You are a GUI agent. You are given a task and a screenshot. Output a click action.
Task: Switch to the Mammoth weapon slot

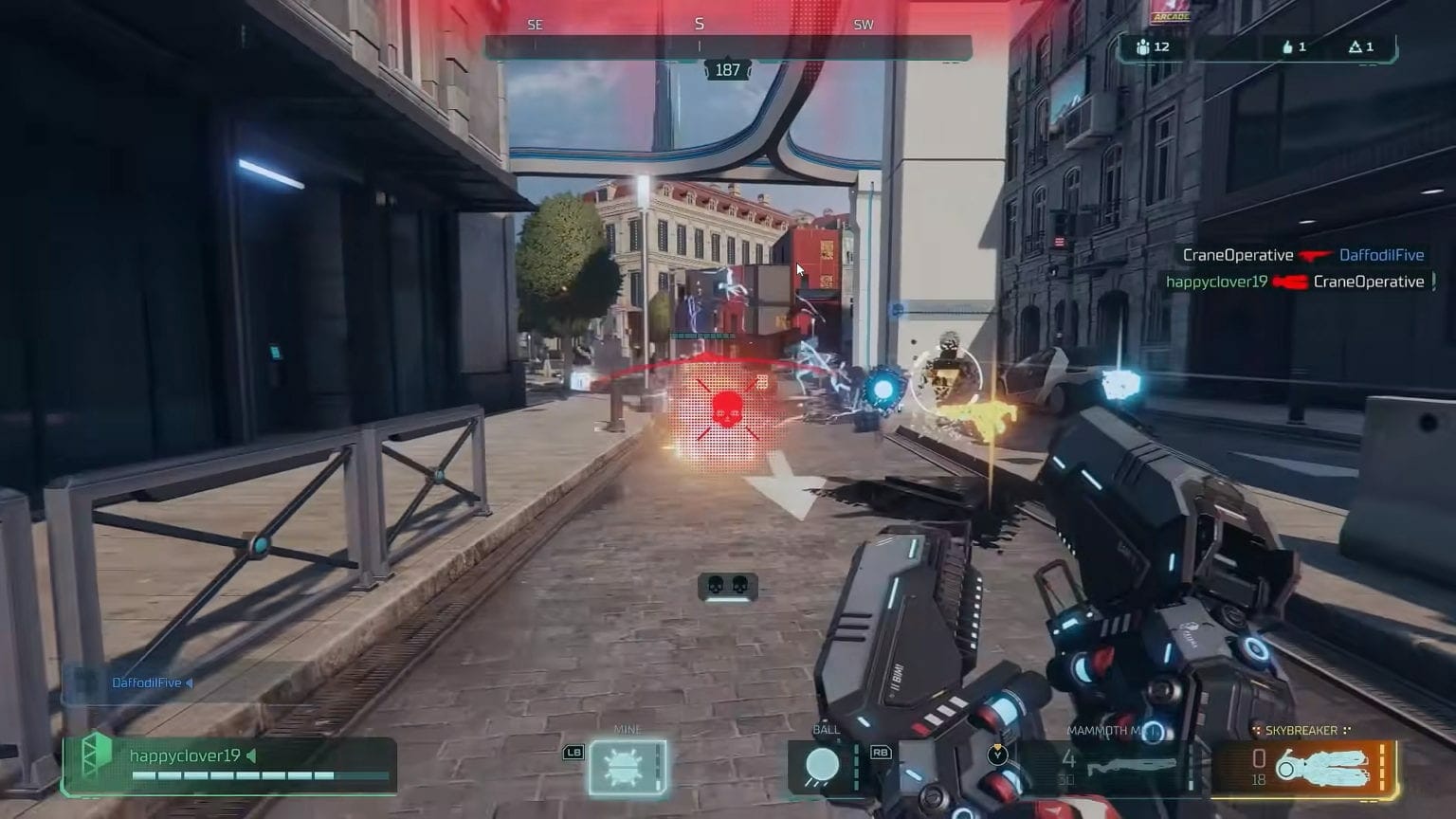pos(1109,764)
